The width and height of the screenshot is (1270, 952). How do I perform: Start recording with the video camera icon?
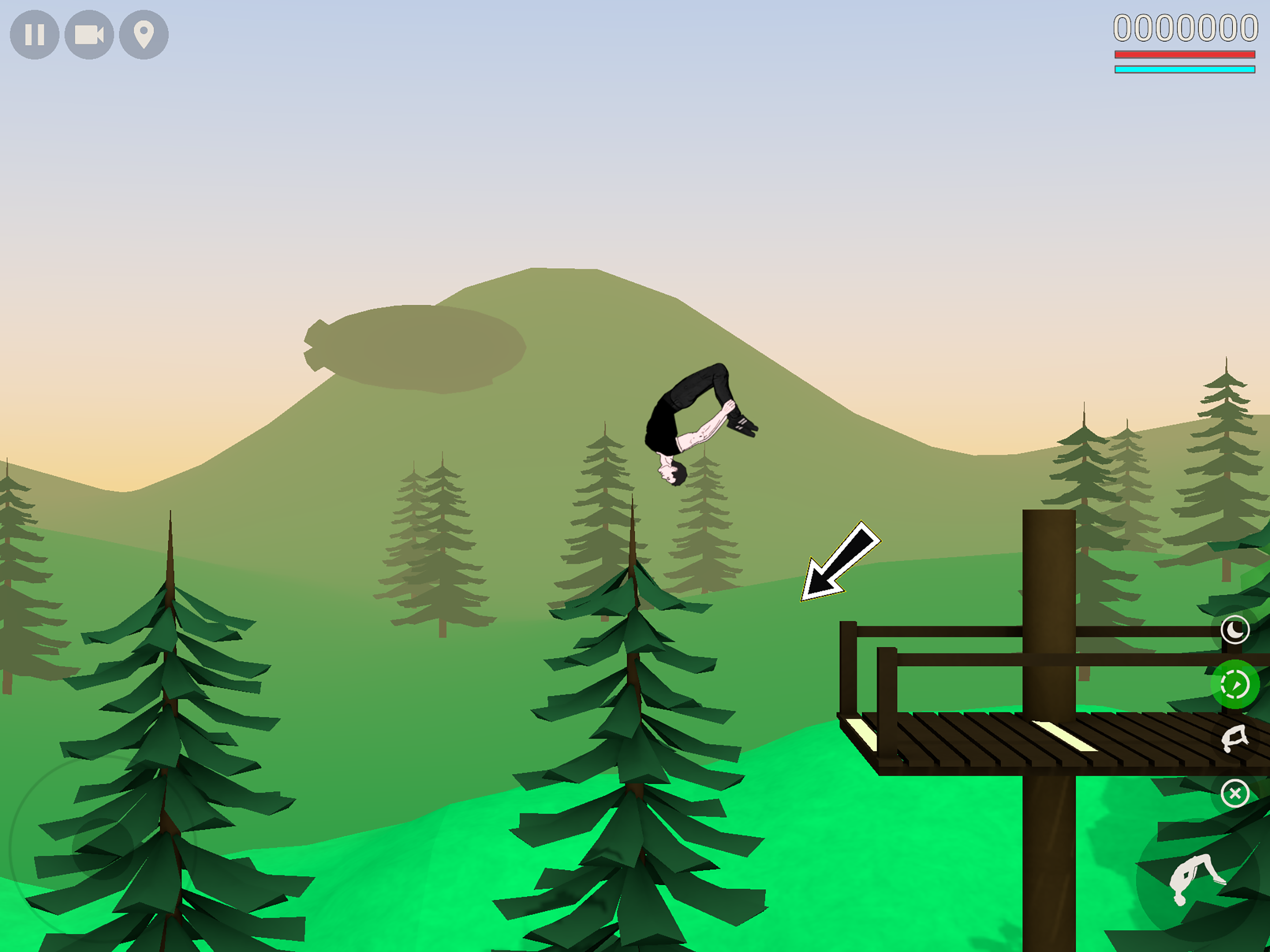[x=90, y=36]
